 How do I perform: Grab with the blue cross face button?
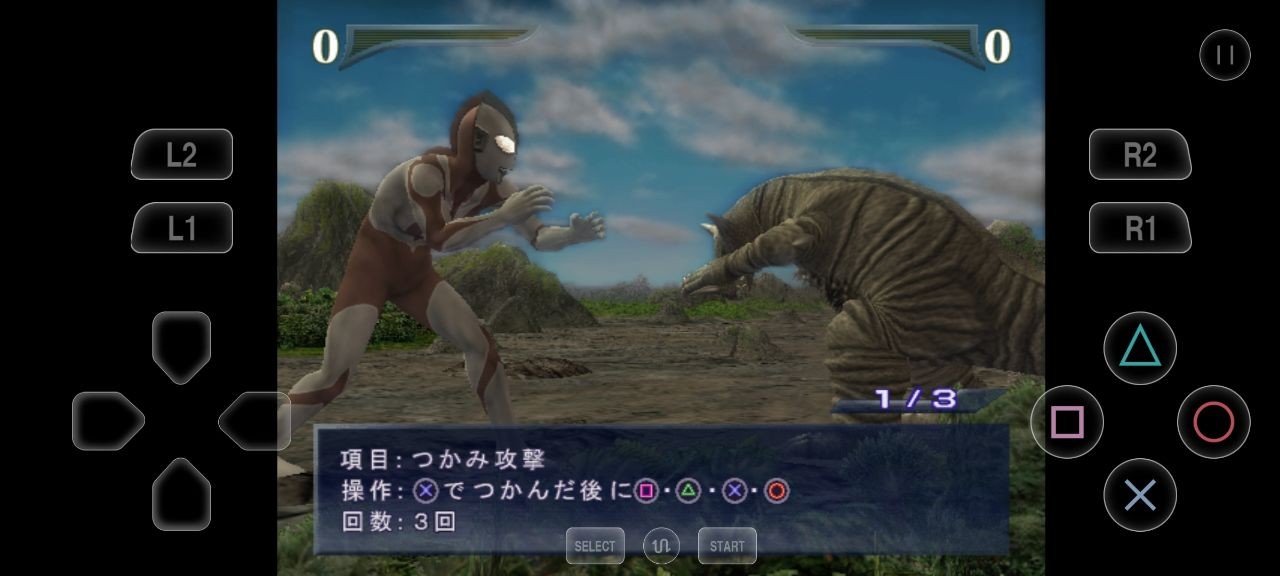click(1140, 495)
